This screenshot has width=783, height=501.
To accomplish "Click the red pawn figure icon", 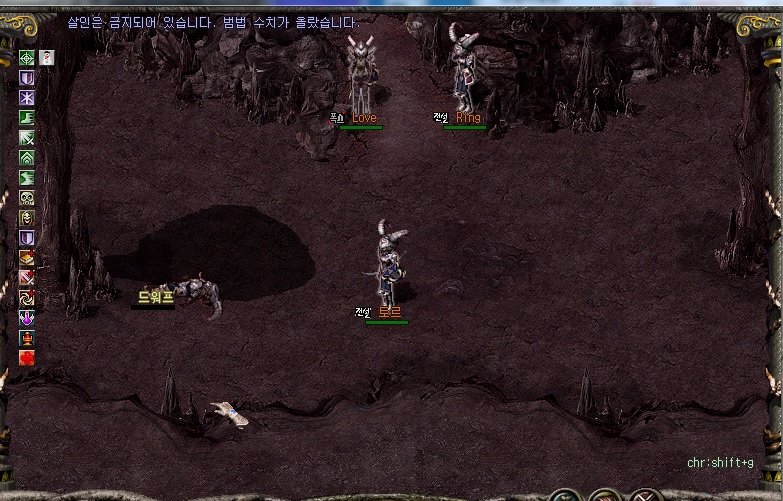I will [27, 338].
